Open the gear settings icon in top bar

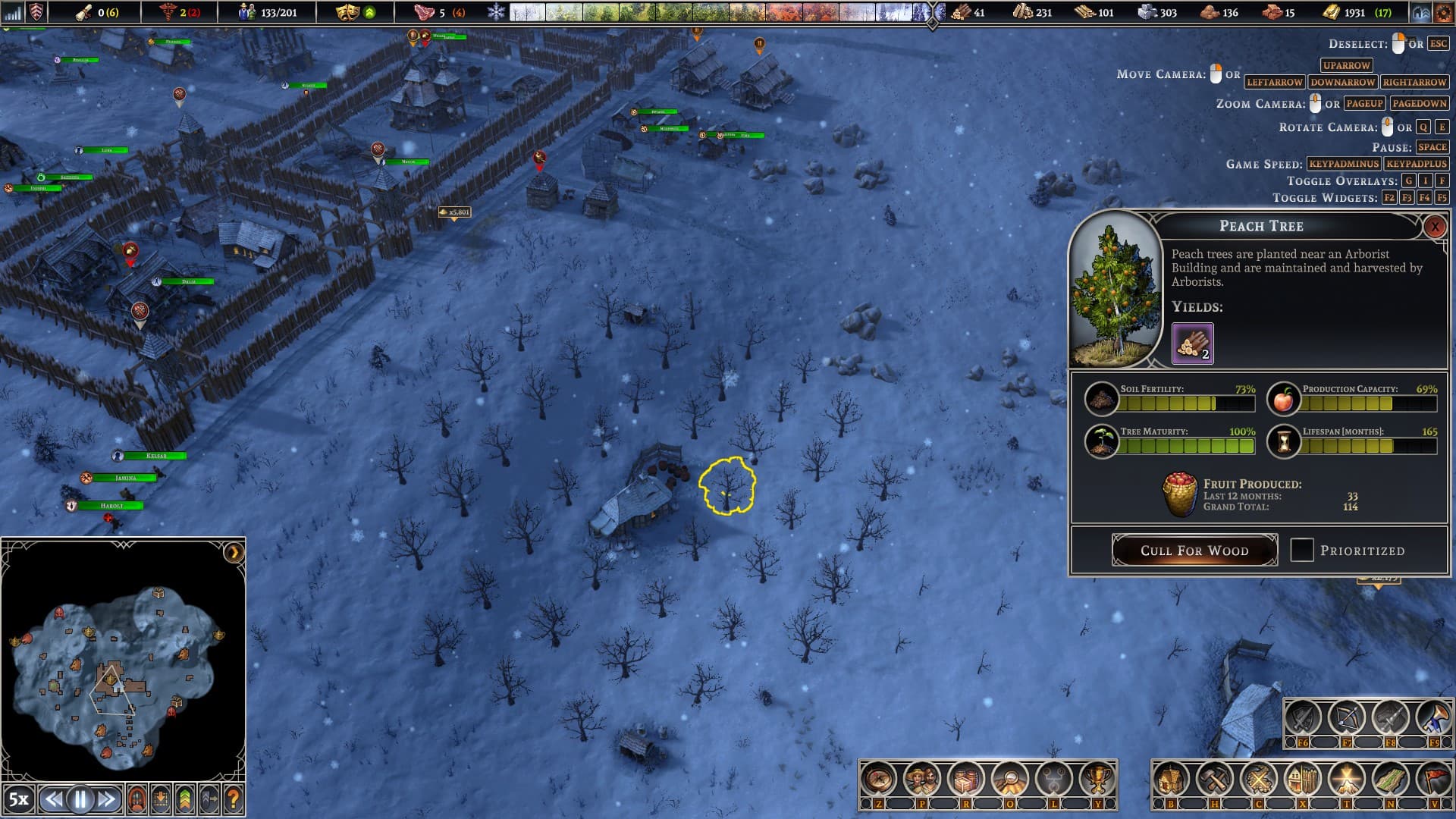(x=1443, y=13)
